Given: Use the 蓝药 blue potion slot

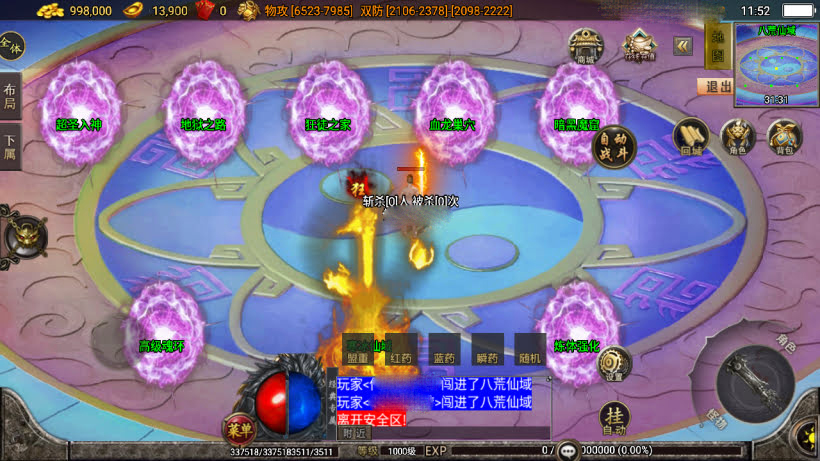Looking at the screenshot, I should [444, 350].
